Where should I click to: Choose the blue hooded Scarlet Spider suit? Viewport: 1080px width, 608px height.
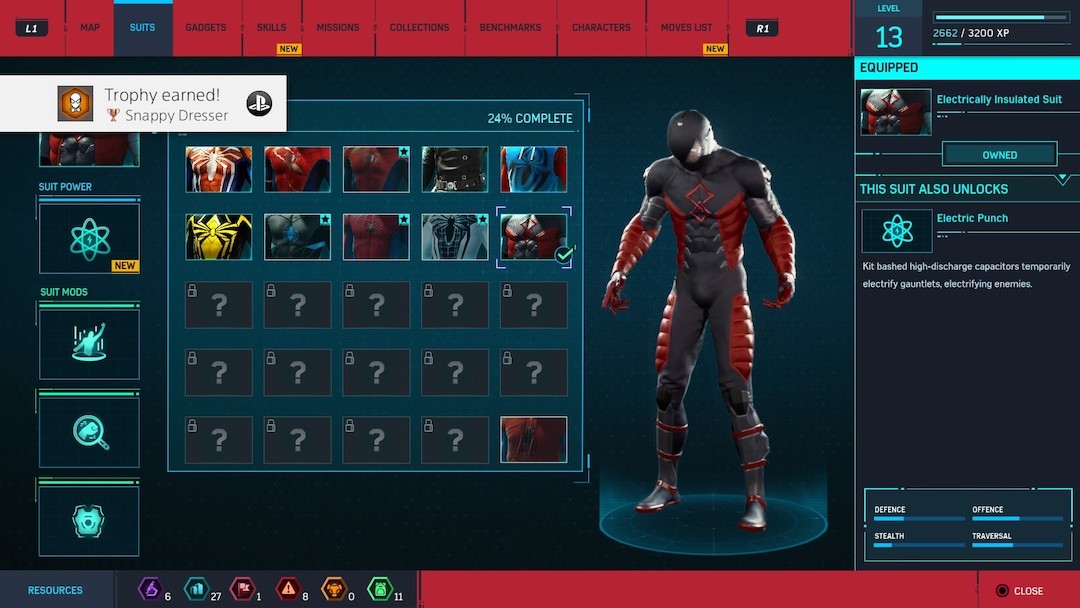[533, 170]
